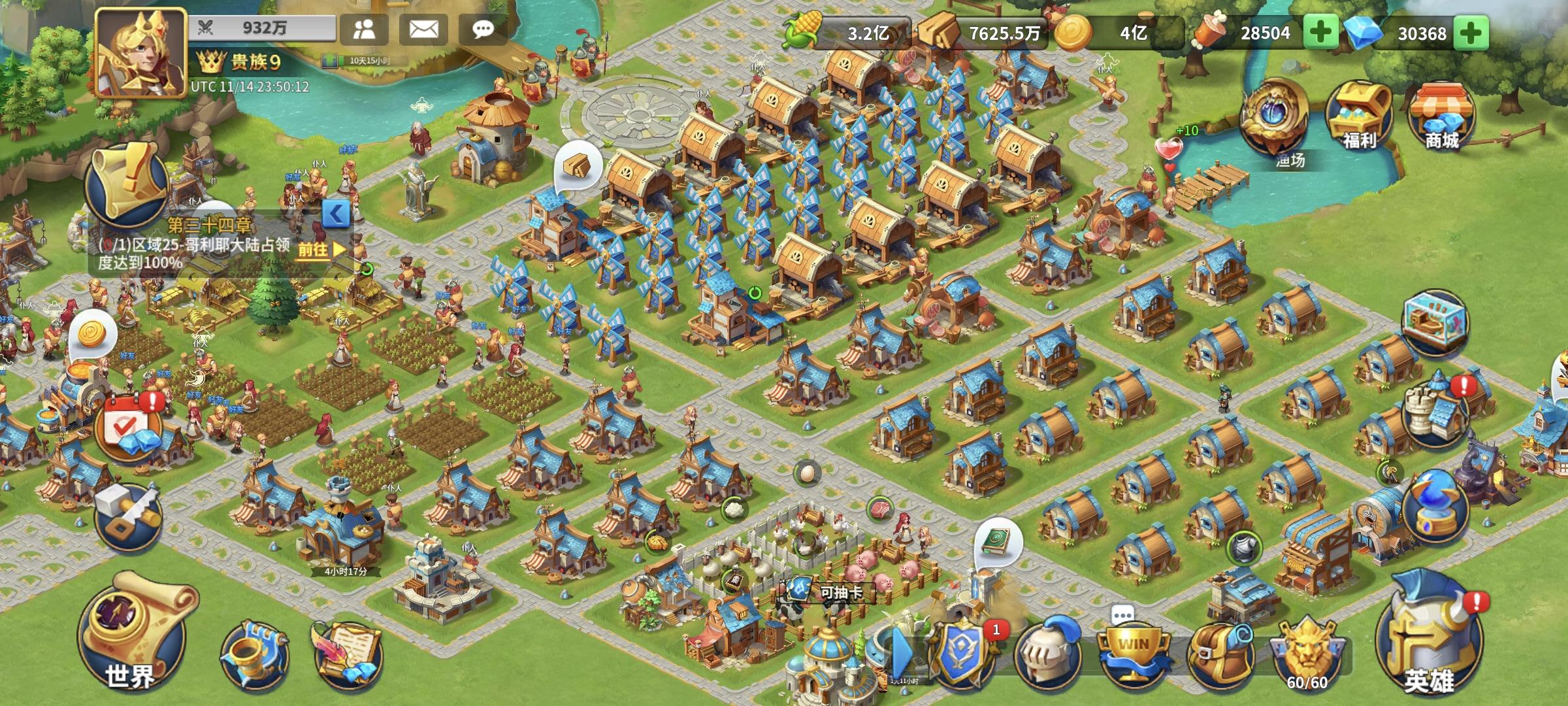This screenshot has width=1568, height=706.
Task: Open the mail envelope icon
Action: [x=424, y=27]
